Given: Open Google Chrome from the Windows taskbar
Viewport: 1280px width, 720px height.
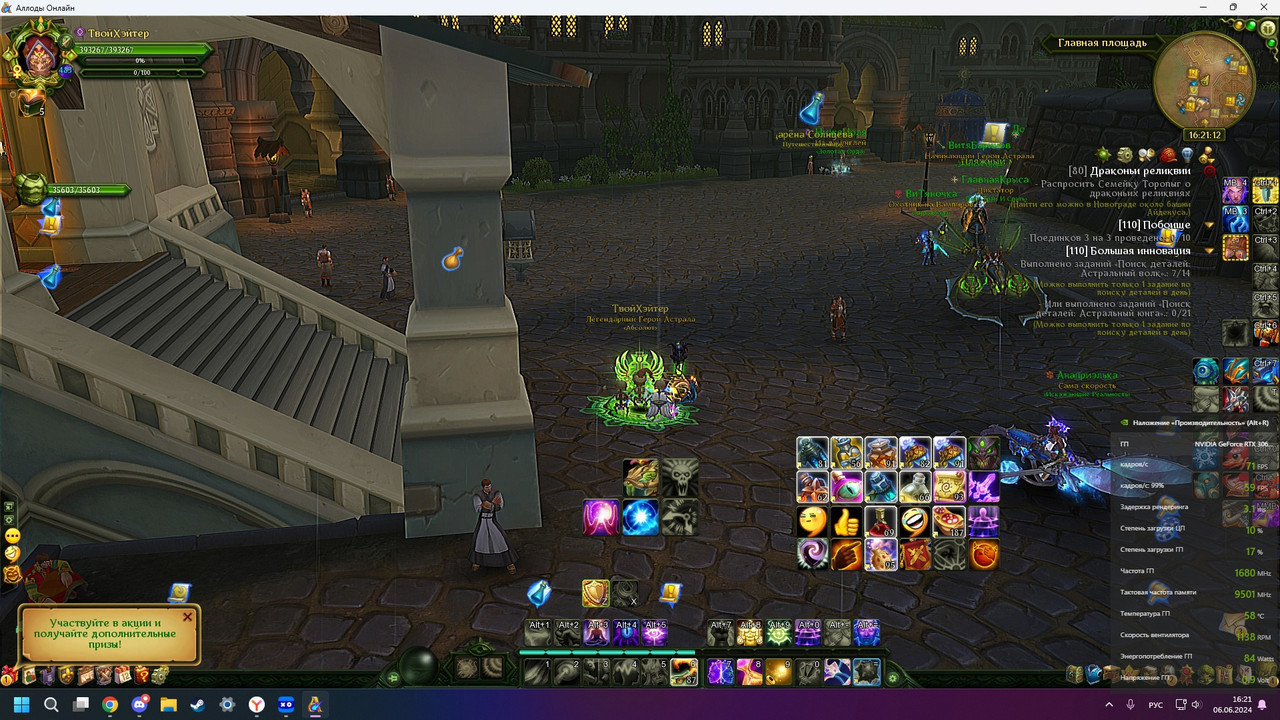Looking at the screenshot, I should point(110,705).
